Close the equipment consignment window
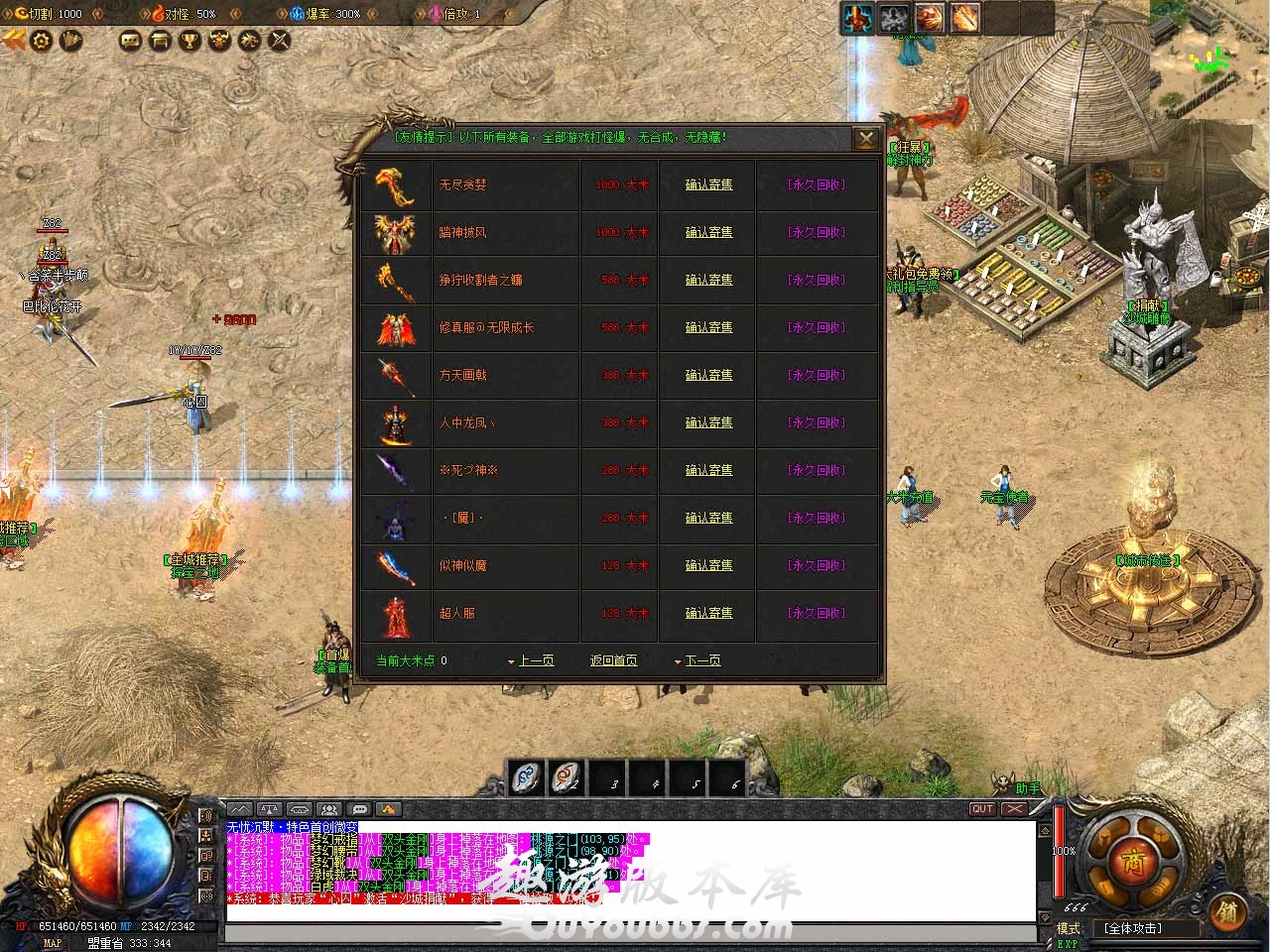 coord(866,139)
